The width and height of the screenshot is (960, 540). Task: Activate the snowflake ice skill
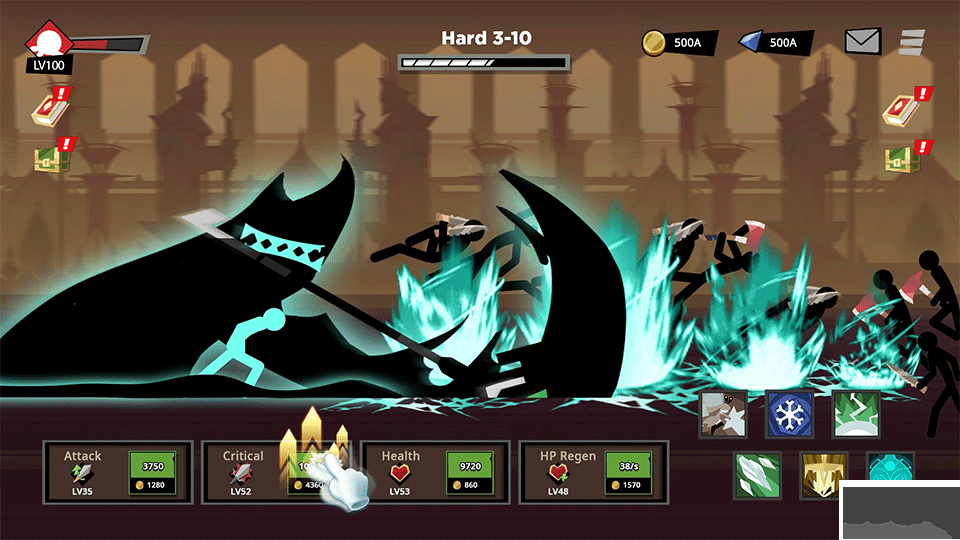click(x=788, y=413)
